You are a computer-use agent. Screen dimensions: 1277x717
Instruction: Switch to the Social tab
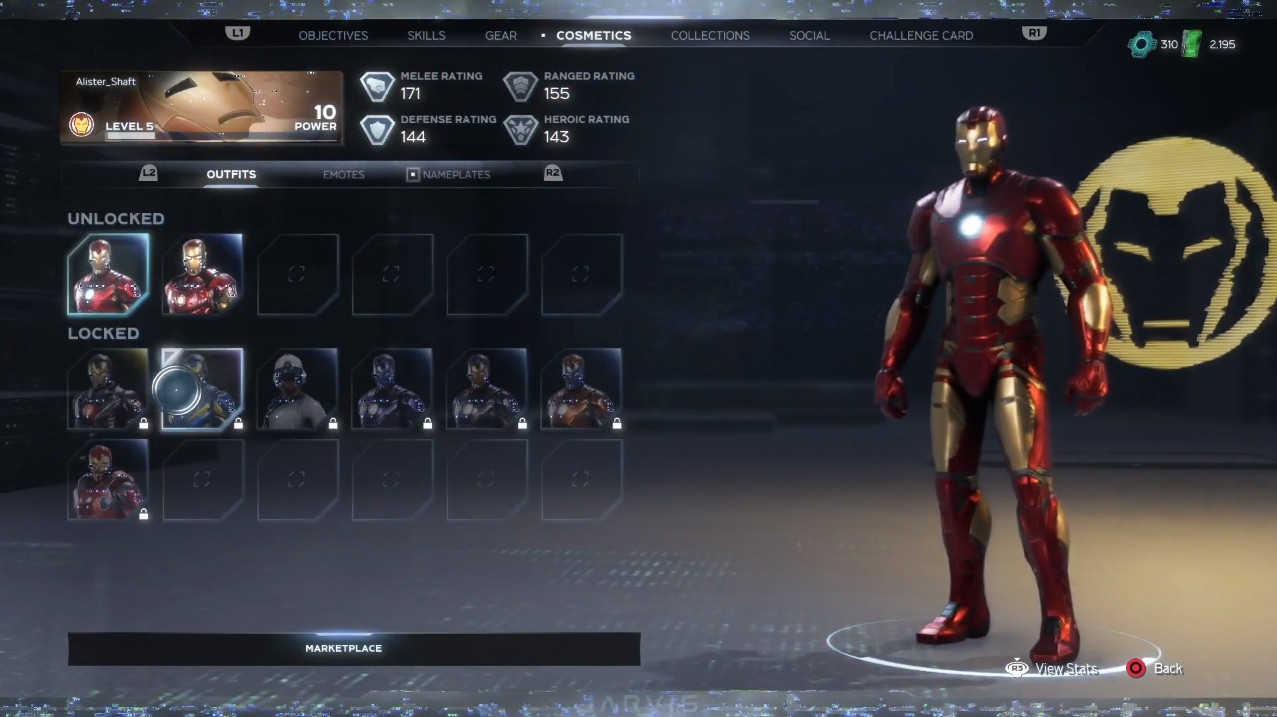point(809,36)
